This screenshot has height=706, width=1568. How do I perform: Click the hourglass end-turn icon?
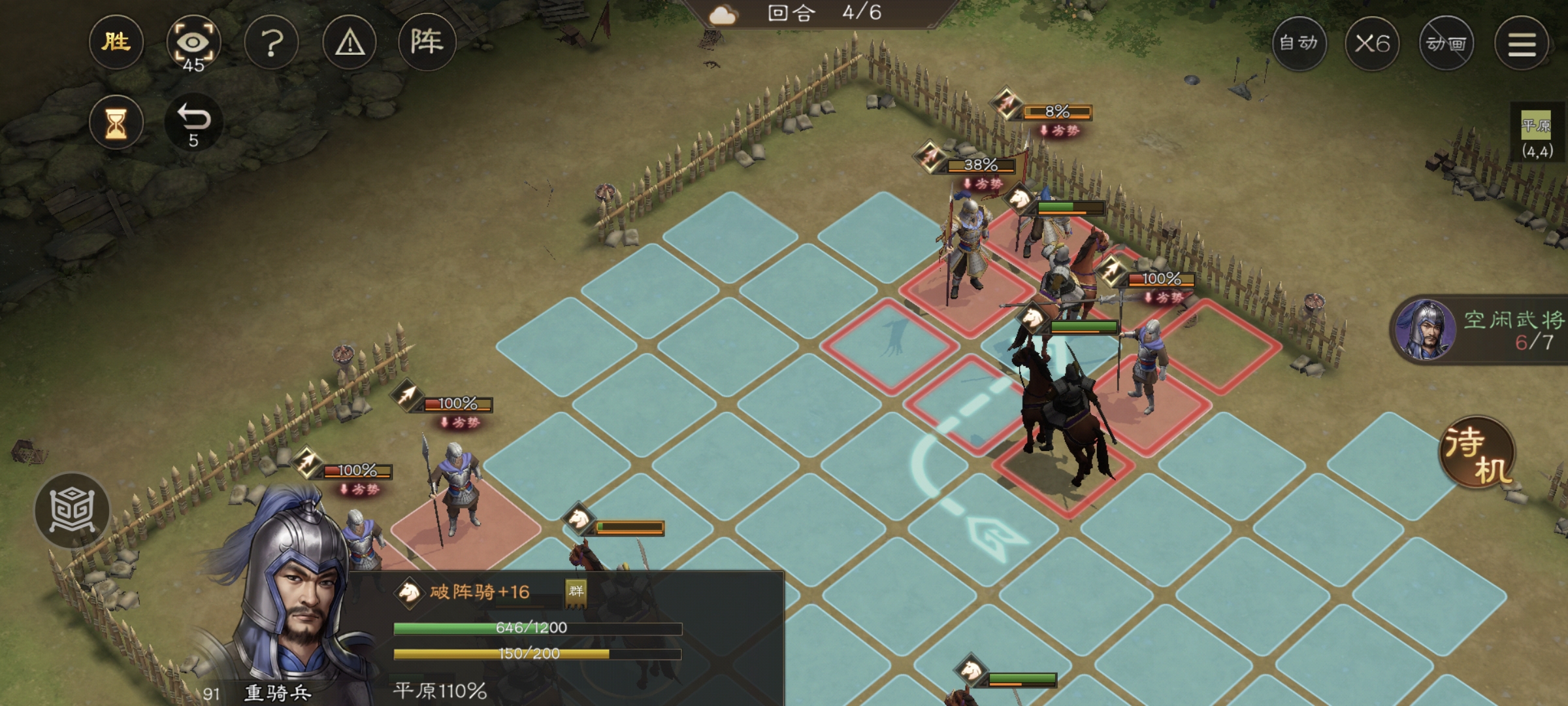coord(116,123)
